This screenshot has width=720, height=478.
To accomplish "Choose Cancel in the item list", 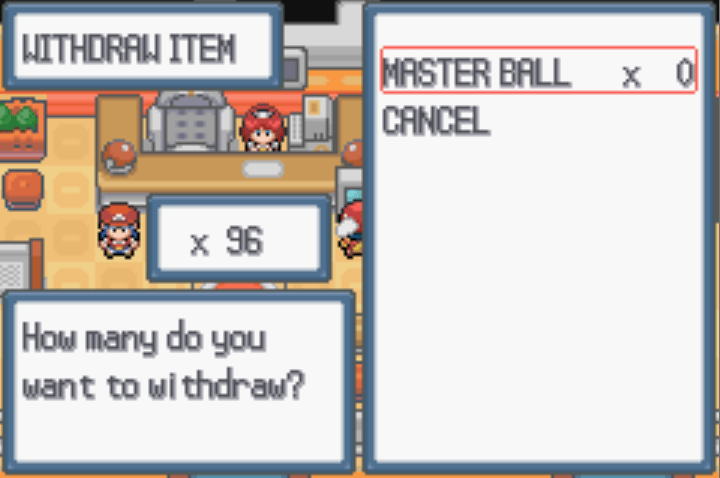I will (x=436, y=122).
